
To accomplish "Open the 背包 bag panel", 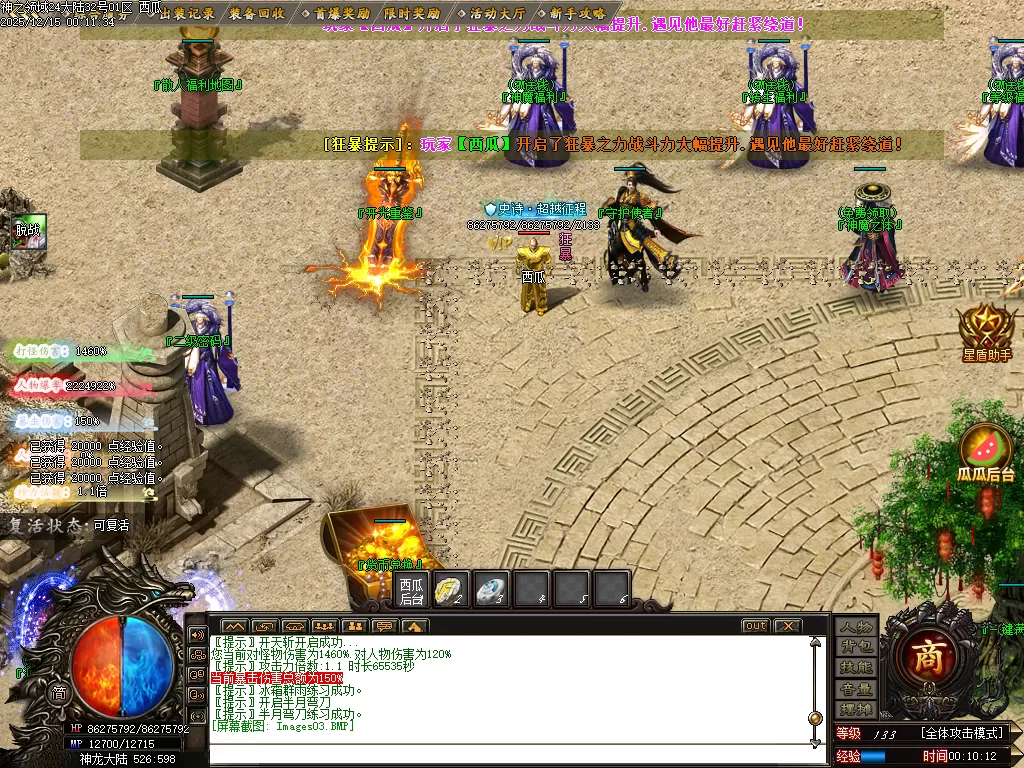I will [856, 647].
